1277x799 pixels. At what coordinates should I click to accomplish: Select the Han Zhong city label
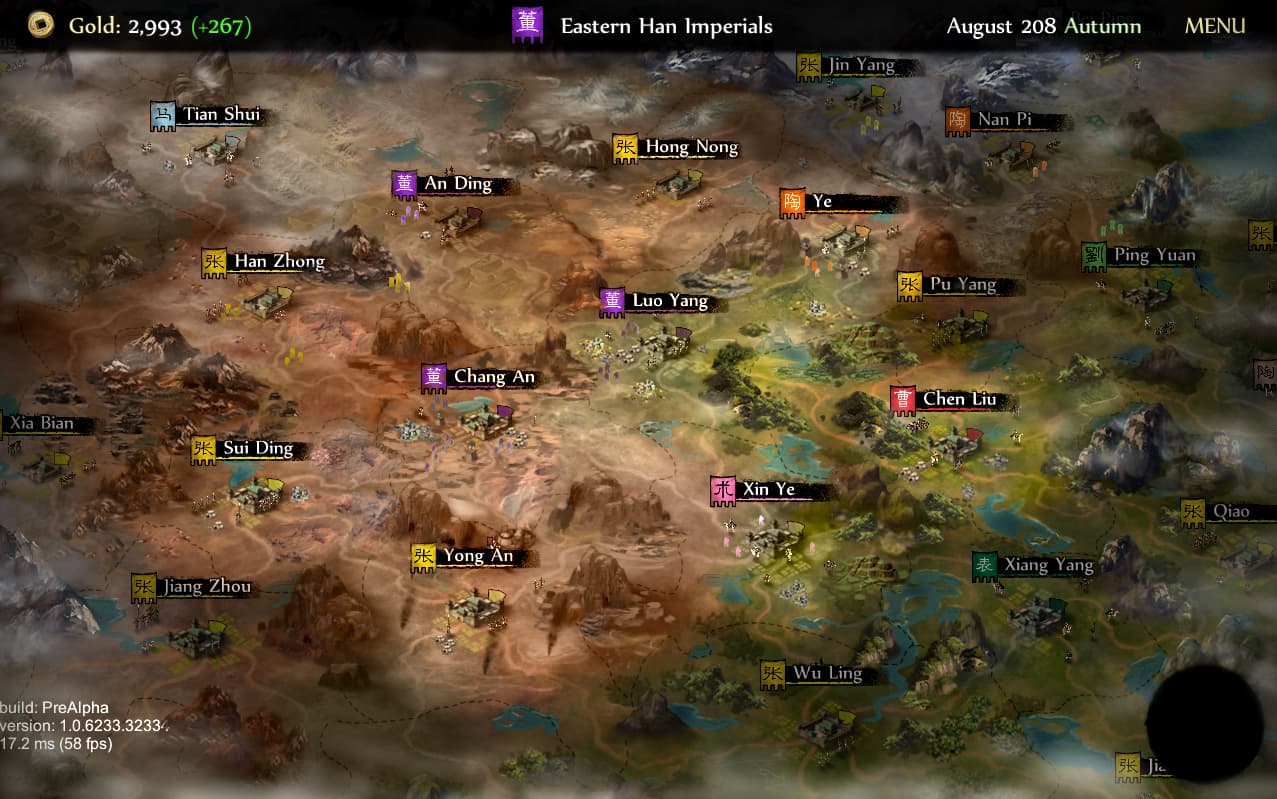click(279, 262)
